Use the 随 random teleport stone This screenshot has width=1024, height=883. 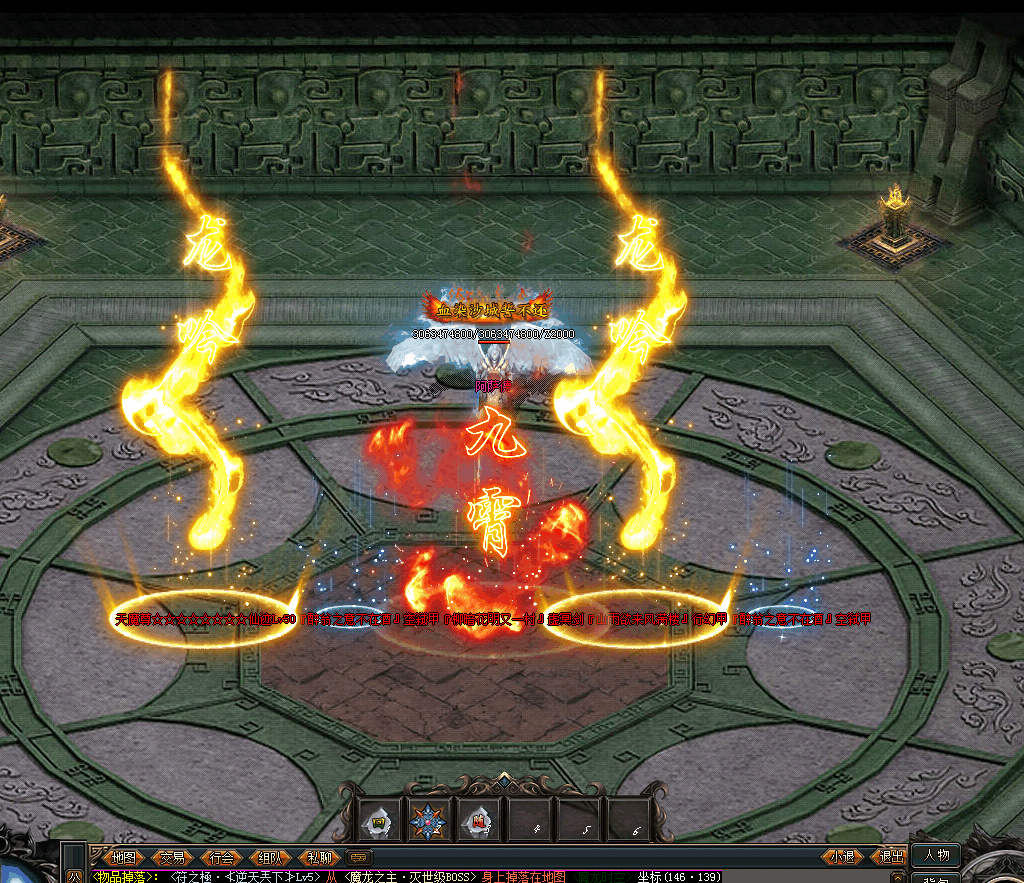click(478, 822)
